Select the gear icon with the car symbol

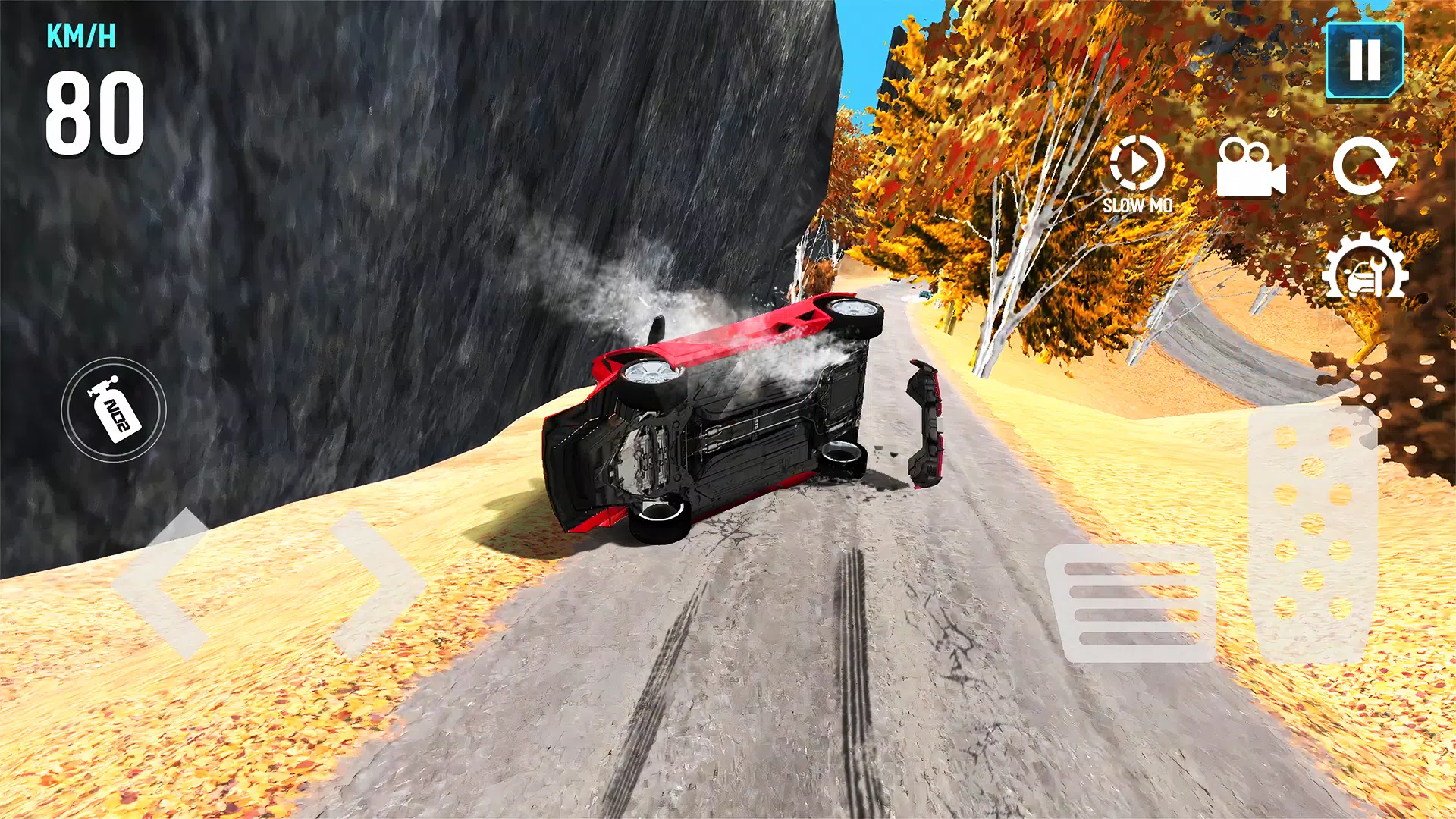pos(1361,267)
